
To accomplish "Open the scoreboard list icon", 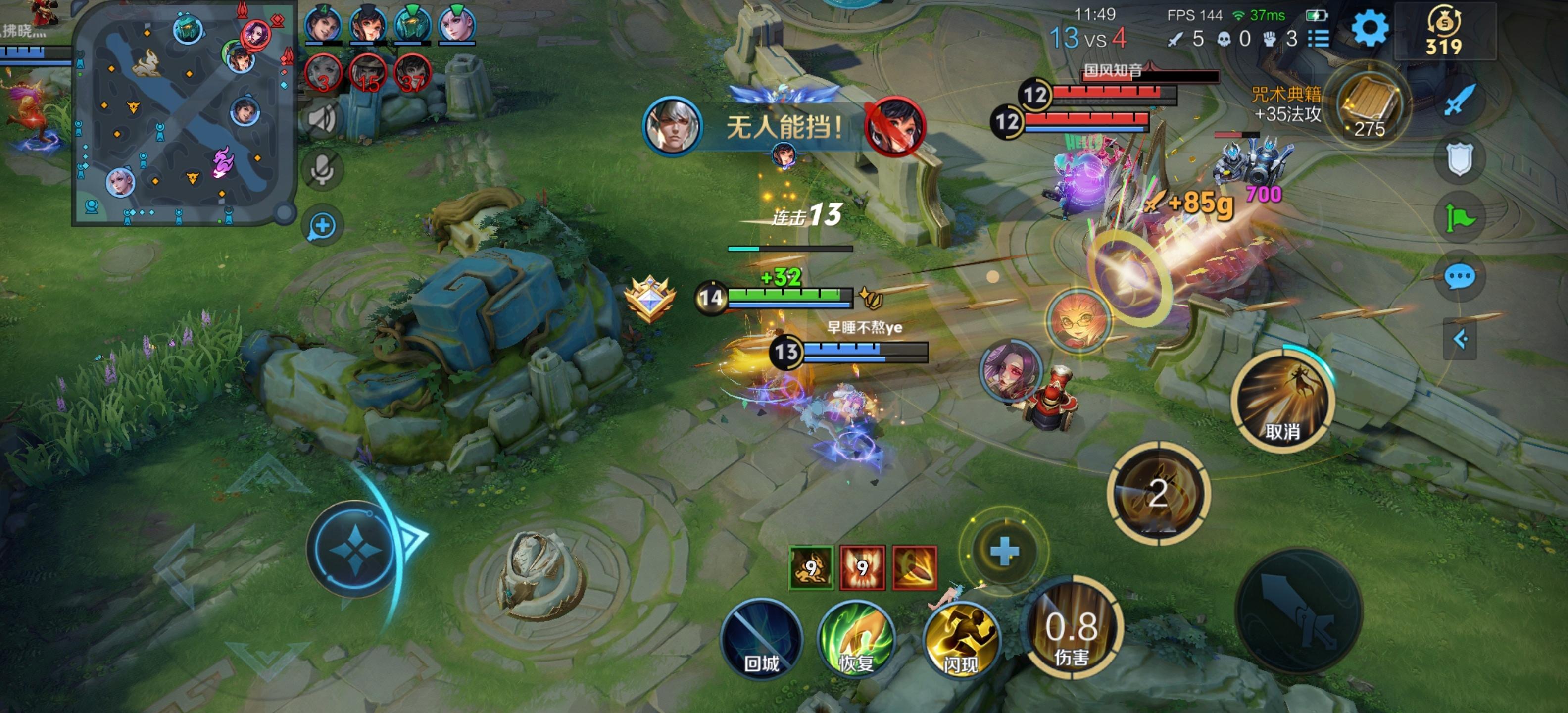I will [x=1319, y=39].
